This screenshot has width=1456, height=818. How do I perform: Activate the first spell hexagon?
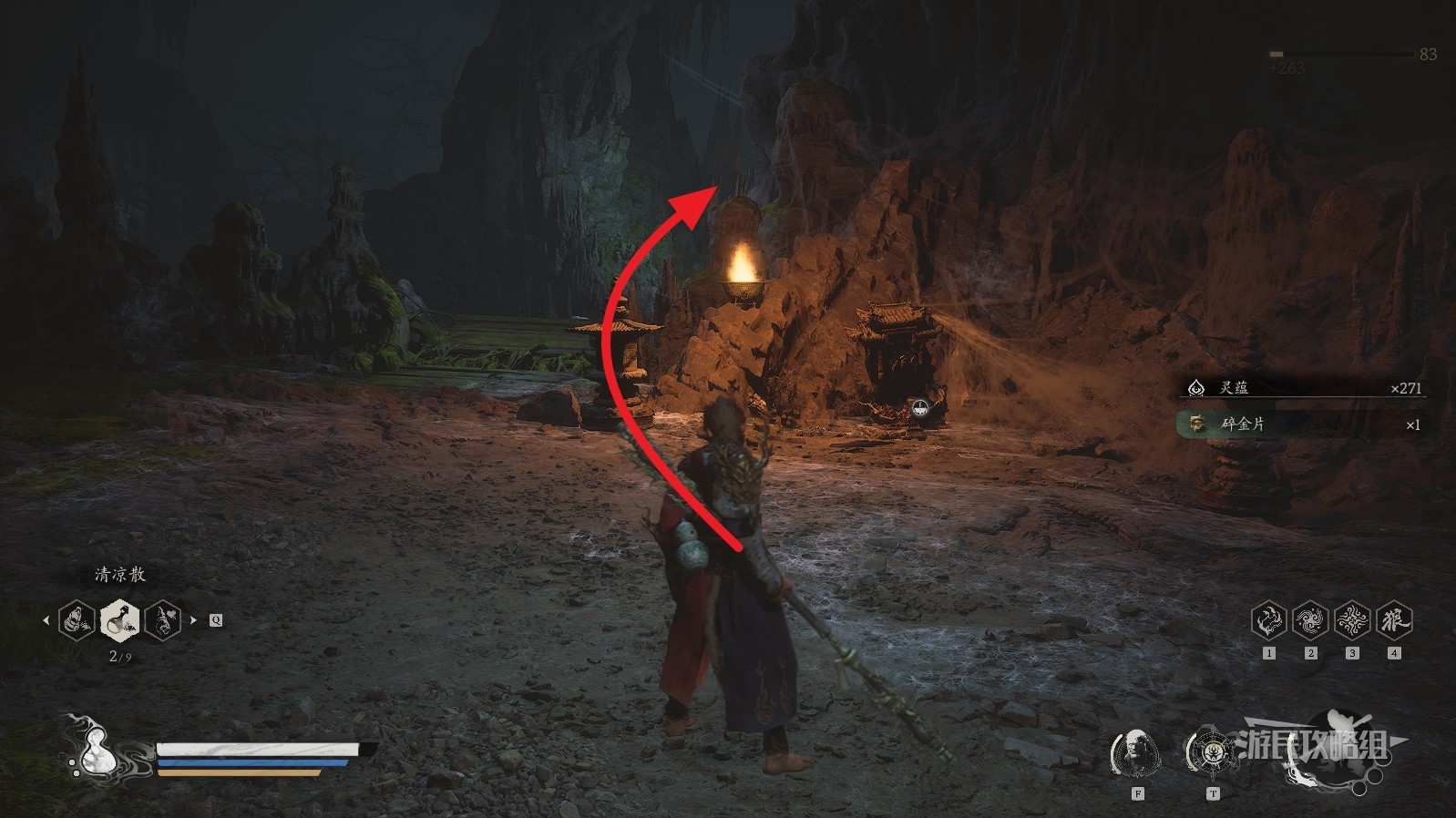[1268, 620]
